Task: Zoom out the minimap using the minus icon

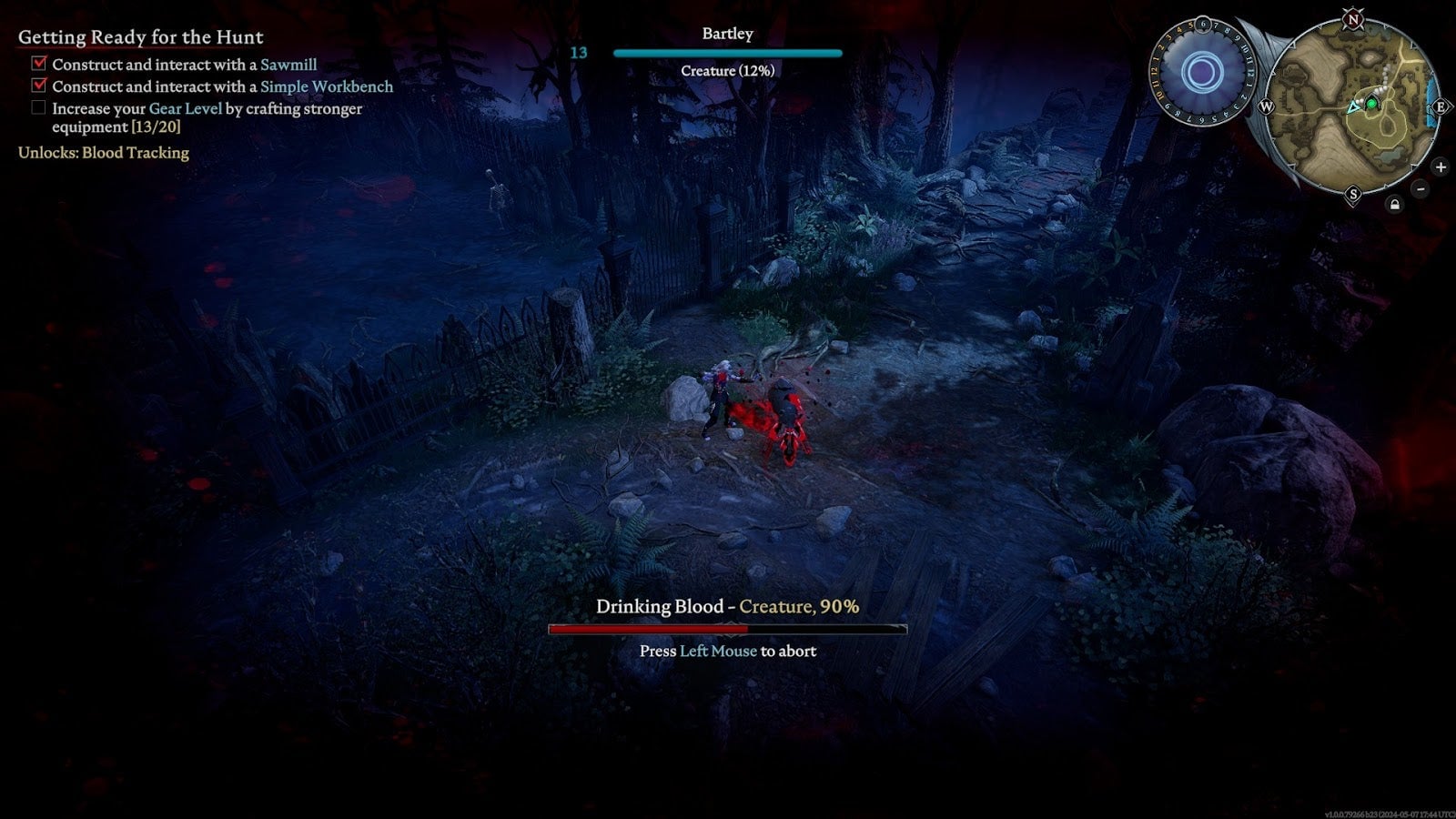Action: click(1419, 188)
